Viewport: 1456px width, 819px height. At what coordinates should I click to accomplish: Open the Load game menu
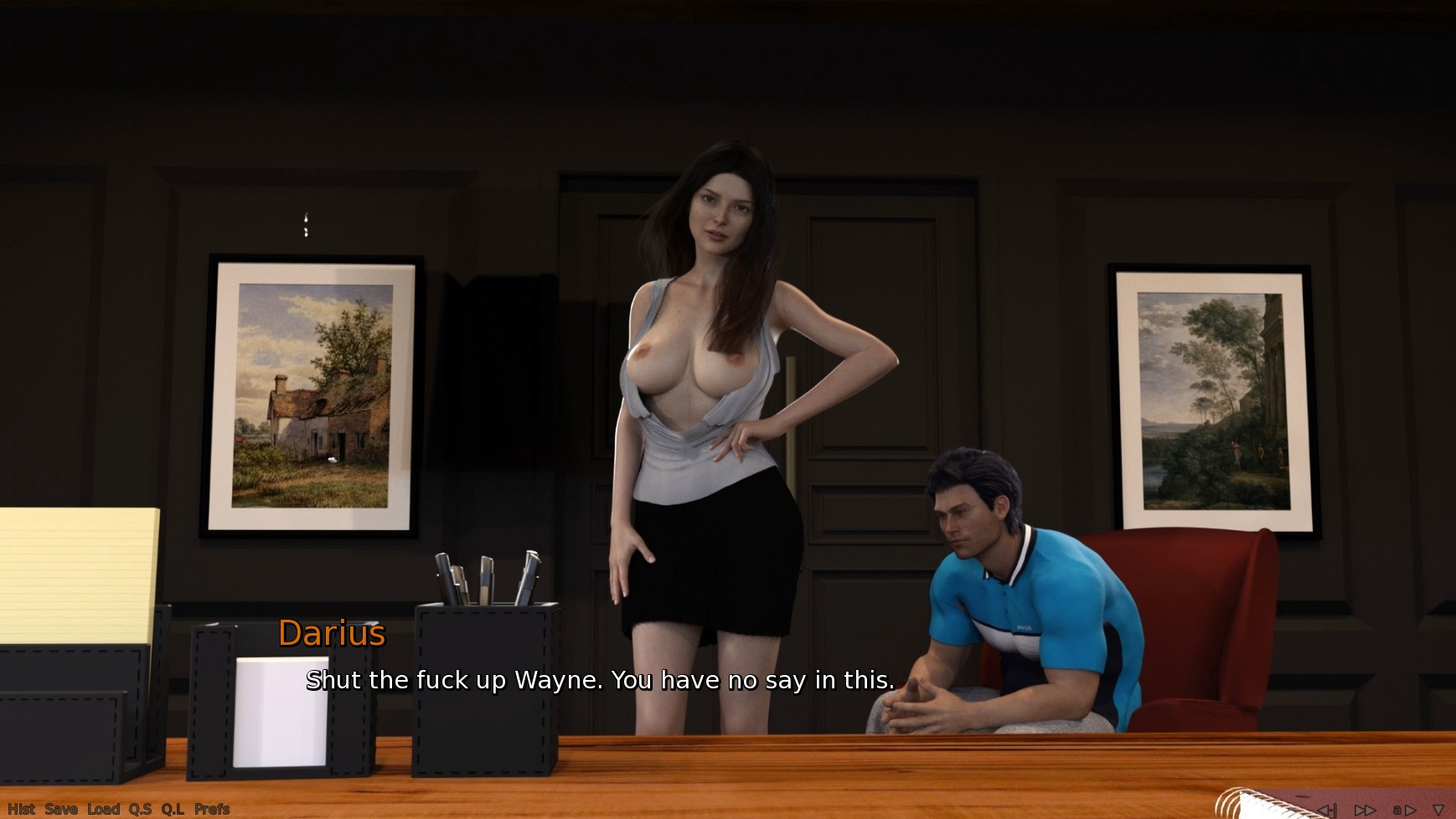coord(104,809)
